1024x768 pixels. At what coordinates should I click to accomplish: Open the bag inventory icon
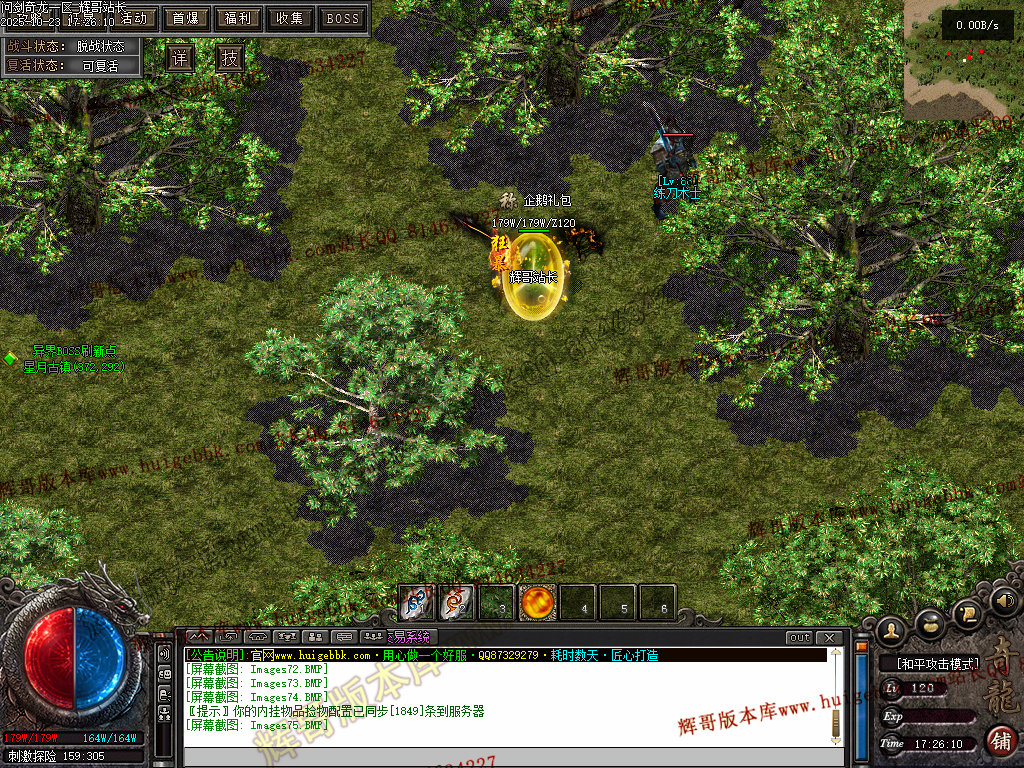930,623
